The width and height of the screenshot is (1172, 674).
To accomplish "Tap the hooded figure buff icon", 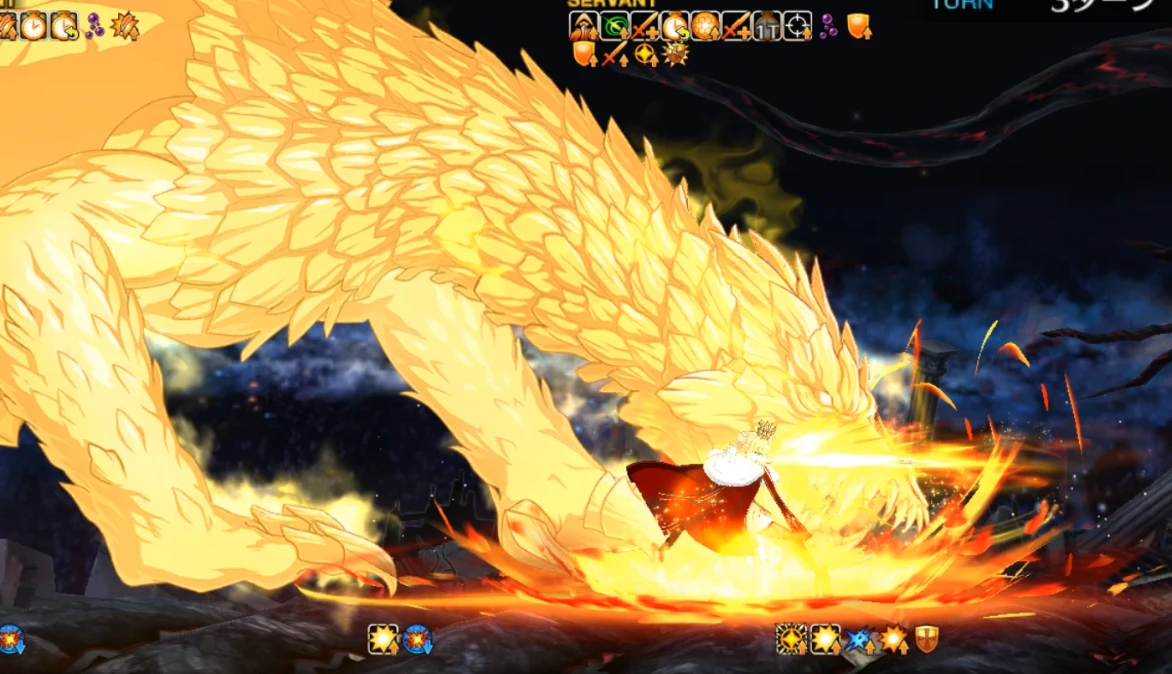I will (x=583, y=26).
